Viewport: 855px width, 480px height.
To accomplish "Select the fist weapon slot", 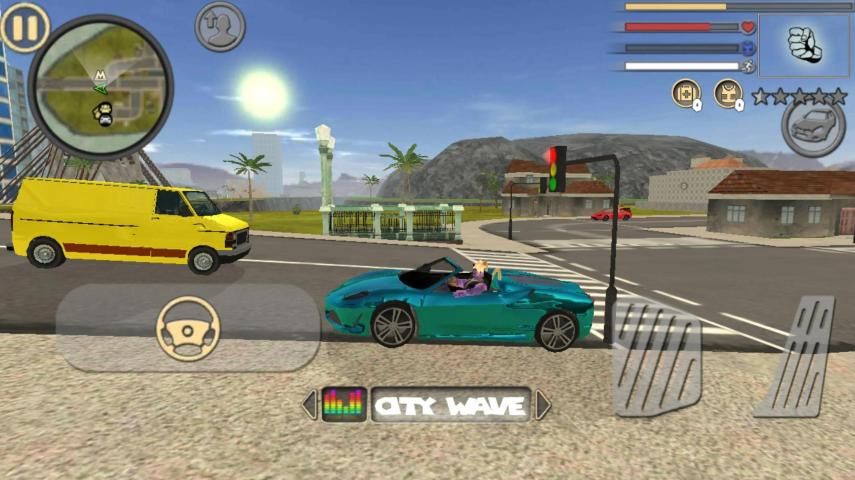I will coord(803,45).
